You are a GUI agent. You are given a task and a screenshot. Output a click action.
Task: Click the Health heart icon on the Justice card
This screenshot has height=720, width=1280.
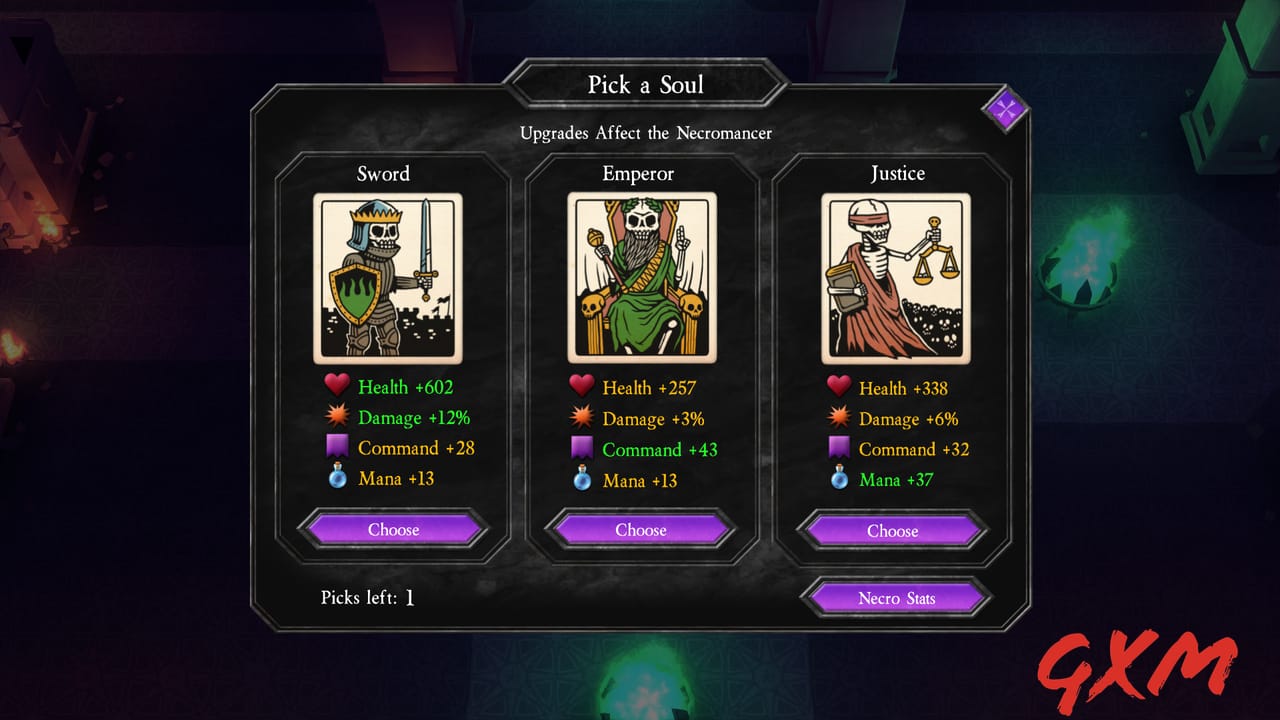[x=838, y=386]
